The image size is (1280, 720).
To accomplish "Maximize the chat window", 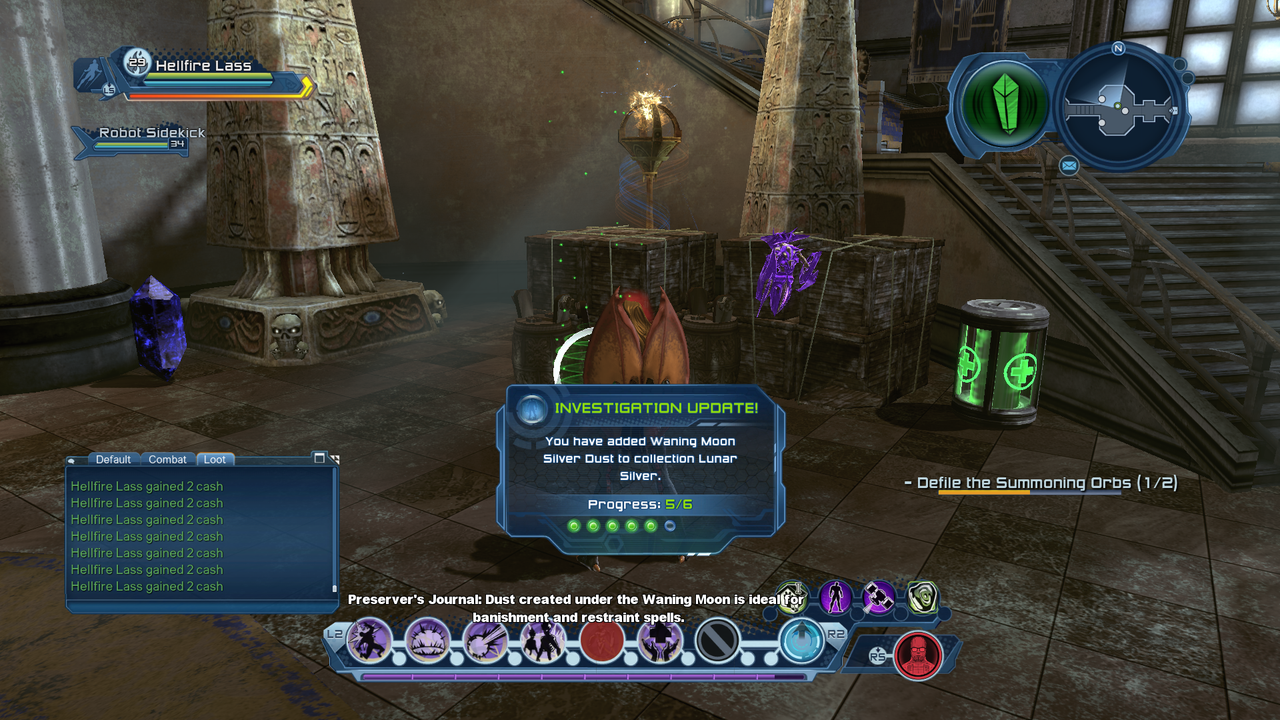I will pyautogui.click(x=320, y=458).
